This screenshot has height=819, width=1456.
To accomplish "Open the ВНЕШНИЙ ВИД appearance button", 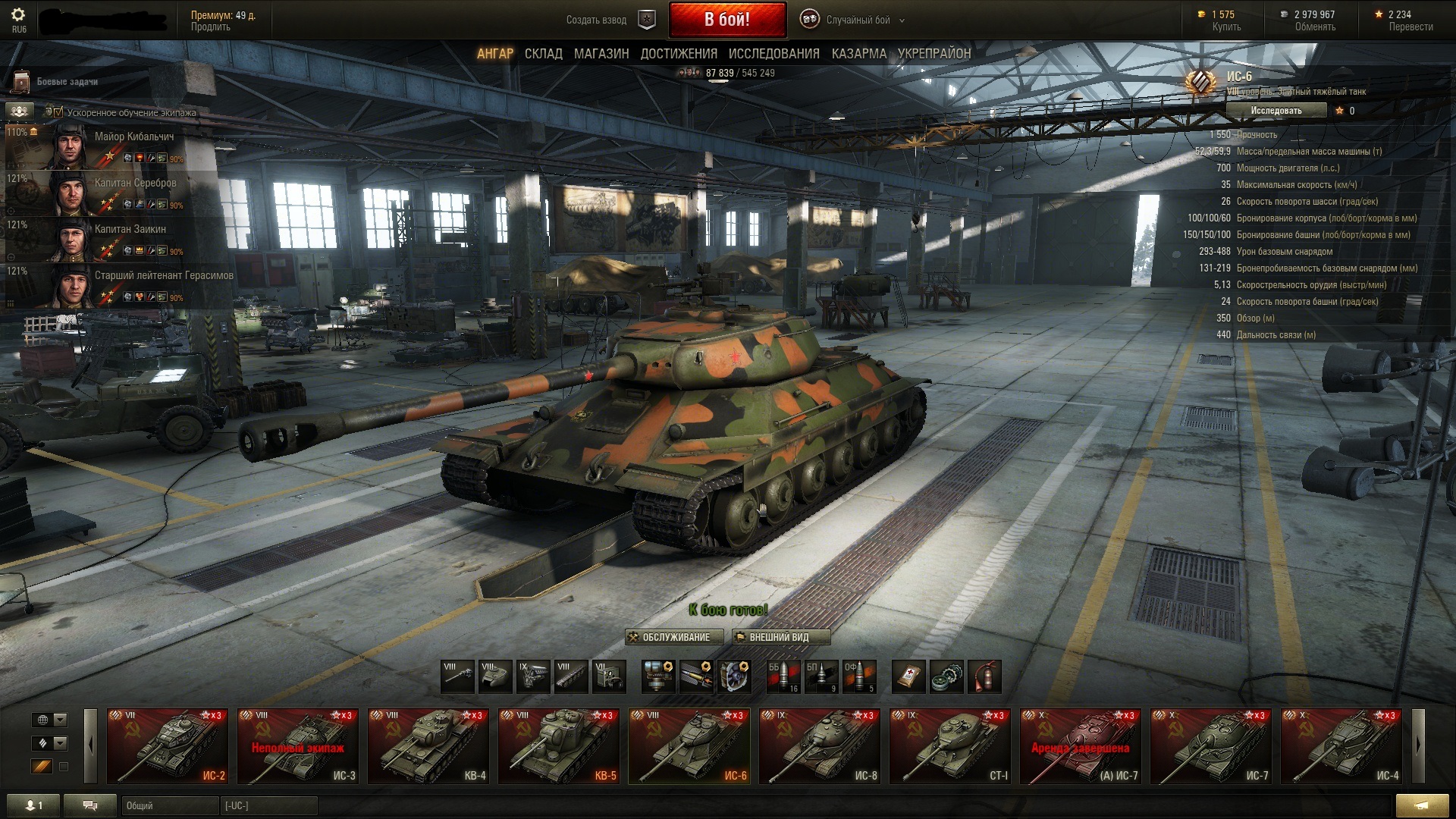I will click(780, 637).
